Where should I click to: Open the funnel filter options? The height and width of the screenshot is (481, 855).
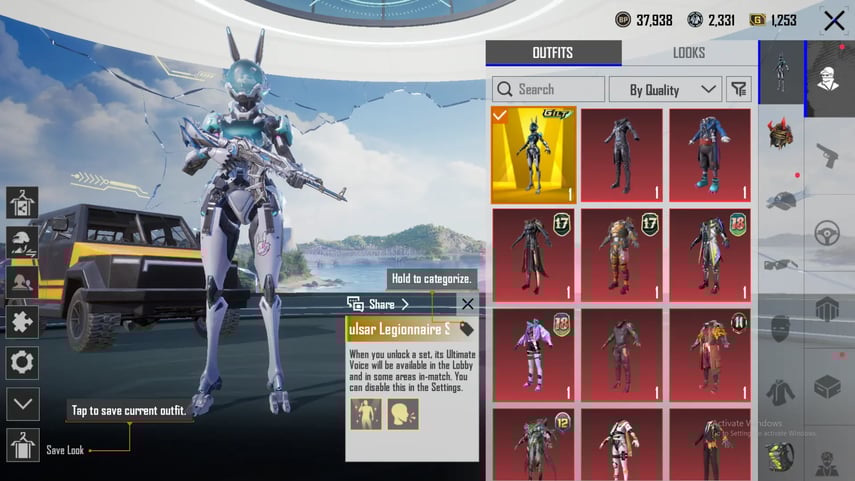pyautogui.click(x=738, y=89)
